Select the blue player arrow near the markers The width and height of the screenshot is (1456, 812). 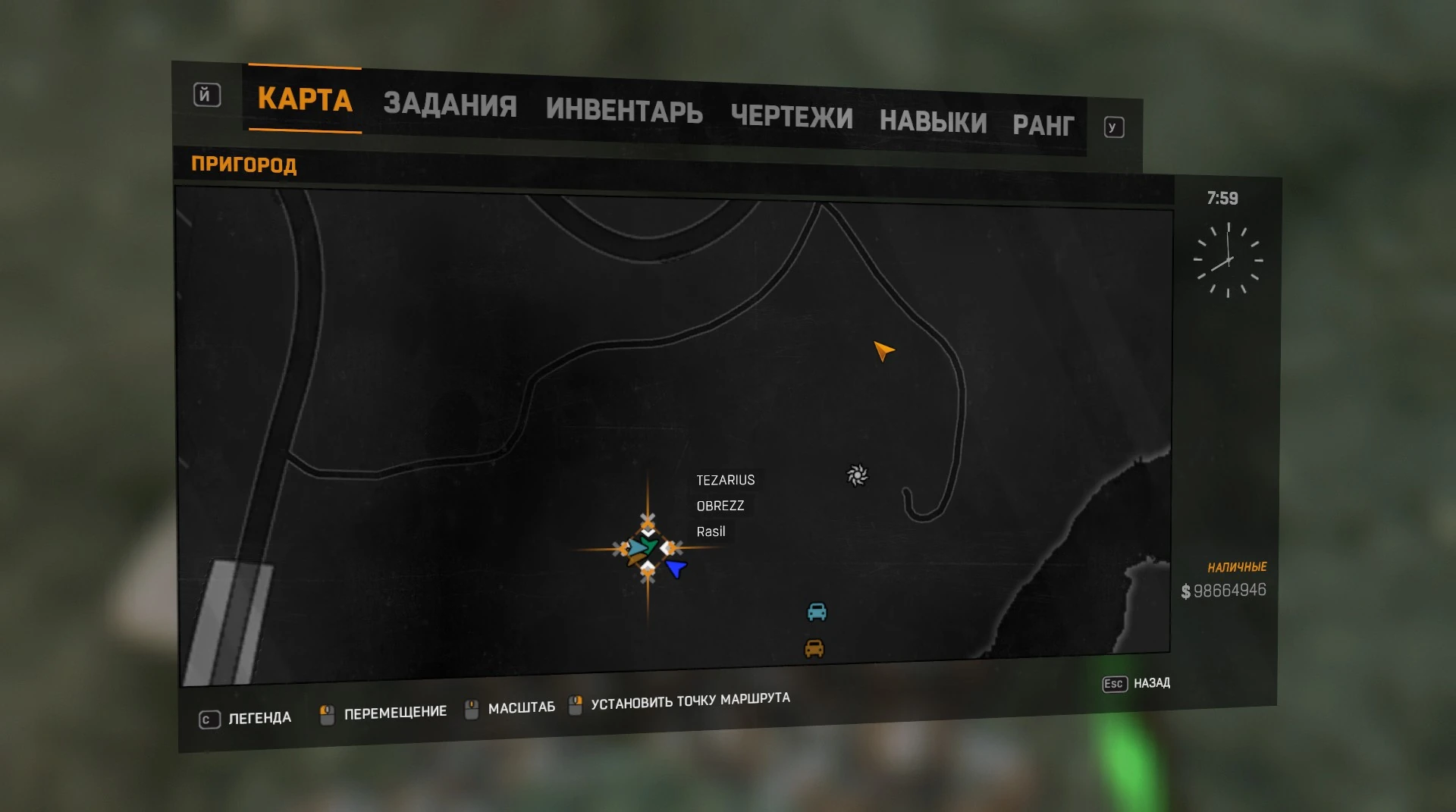pos(675,568)
